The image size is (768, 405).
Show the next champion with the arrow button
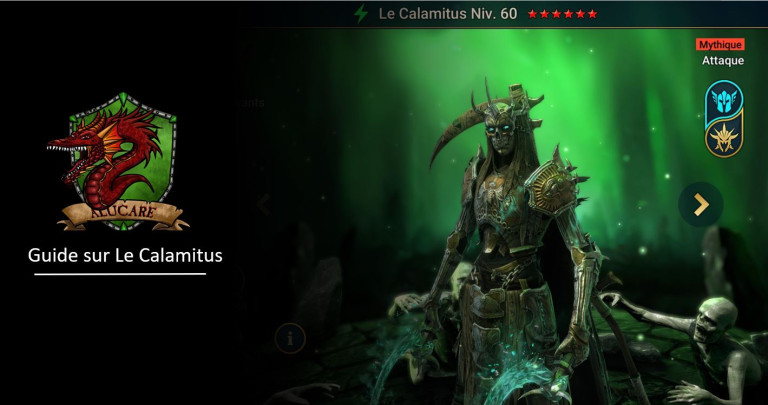700,204
